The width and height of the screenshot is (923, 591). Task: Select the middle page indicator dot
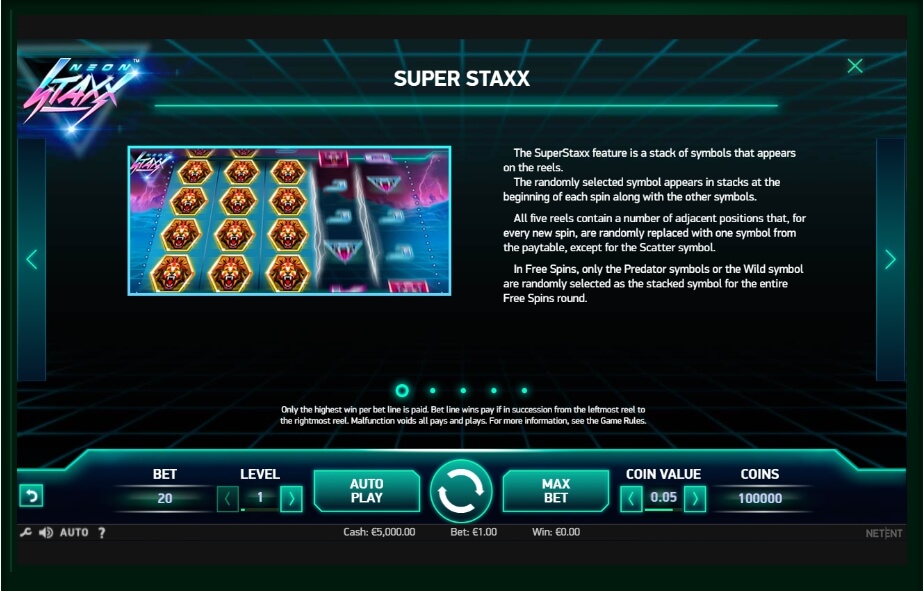pos(463,391)
